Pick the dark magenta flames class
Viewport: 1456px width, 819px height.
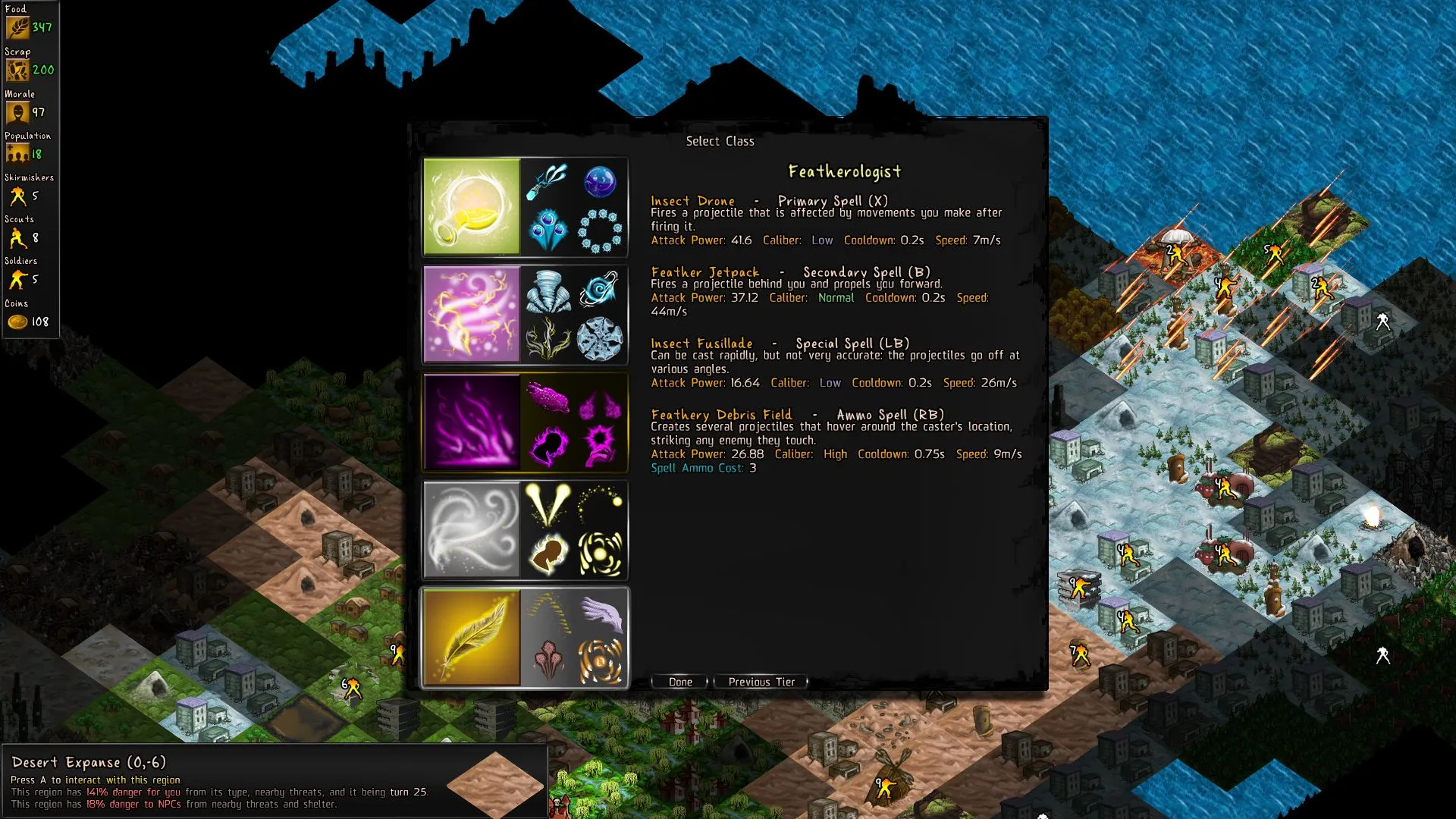pos(472,422)
